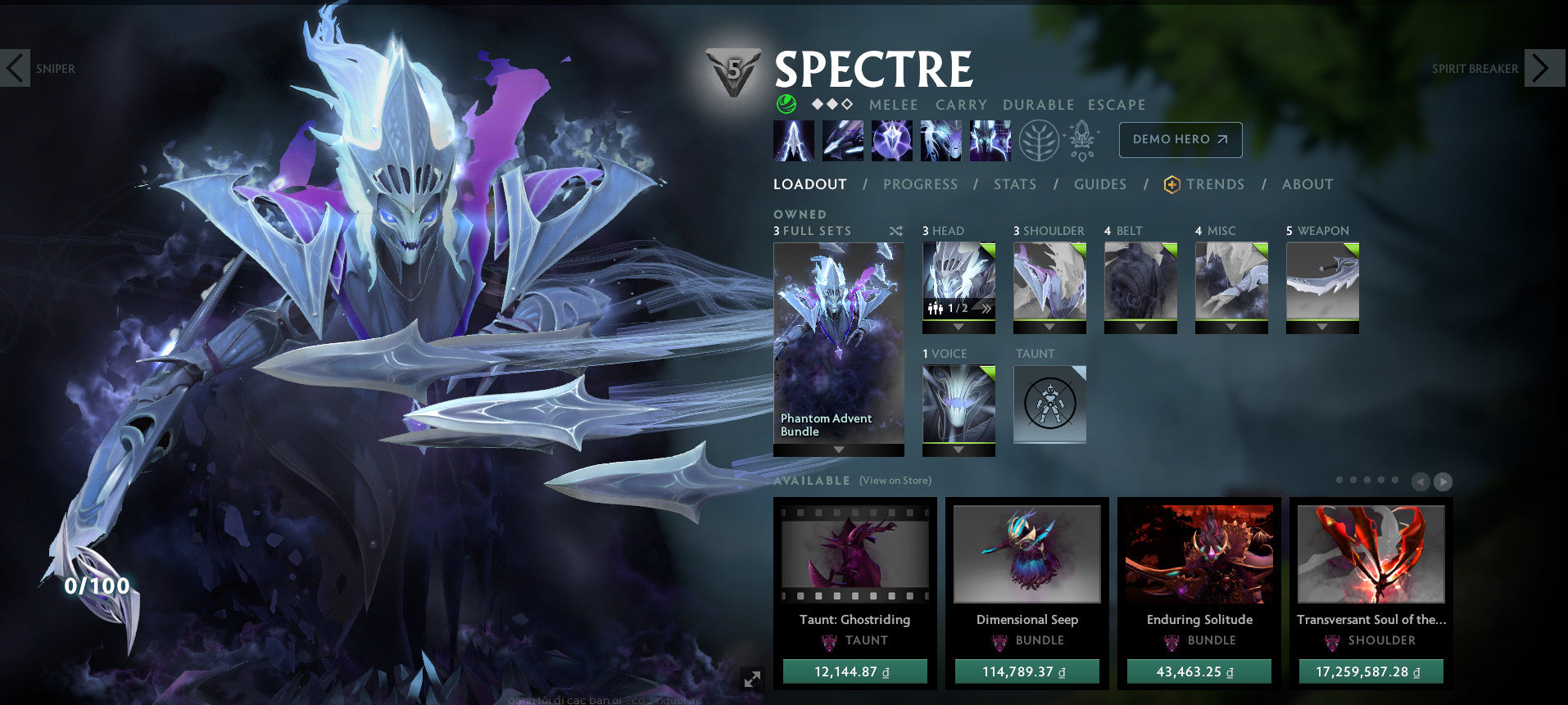Shuffle the equipped full sets
The width and height of the screenshot is (1568, 705).
click(x=895, y=231)
